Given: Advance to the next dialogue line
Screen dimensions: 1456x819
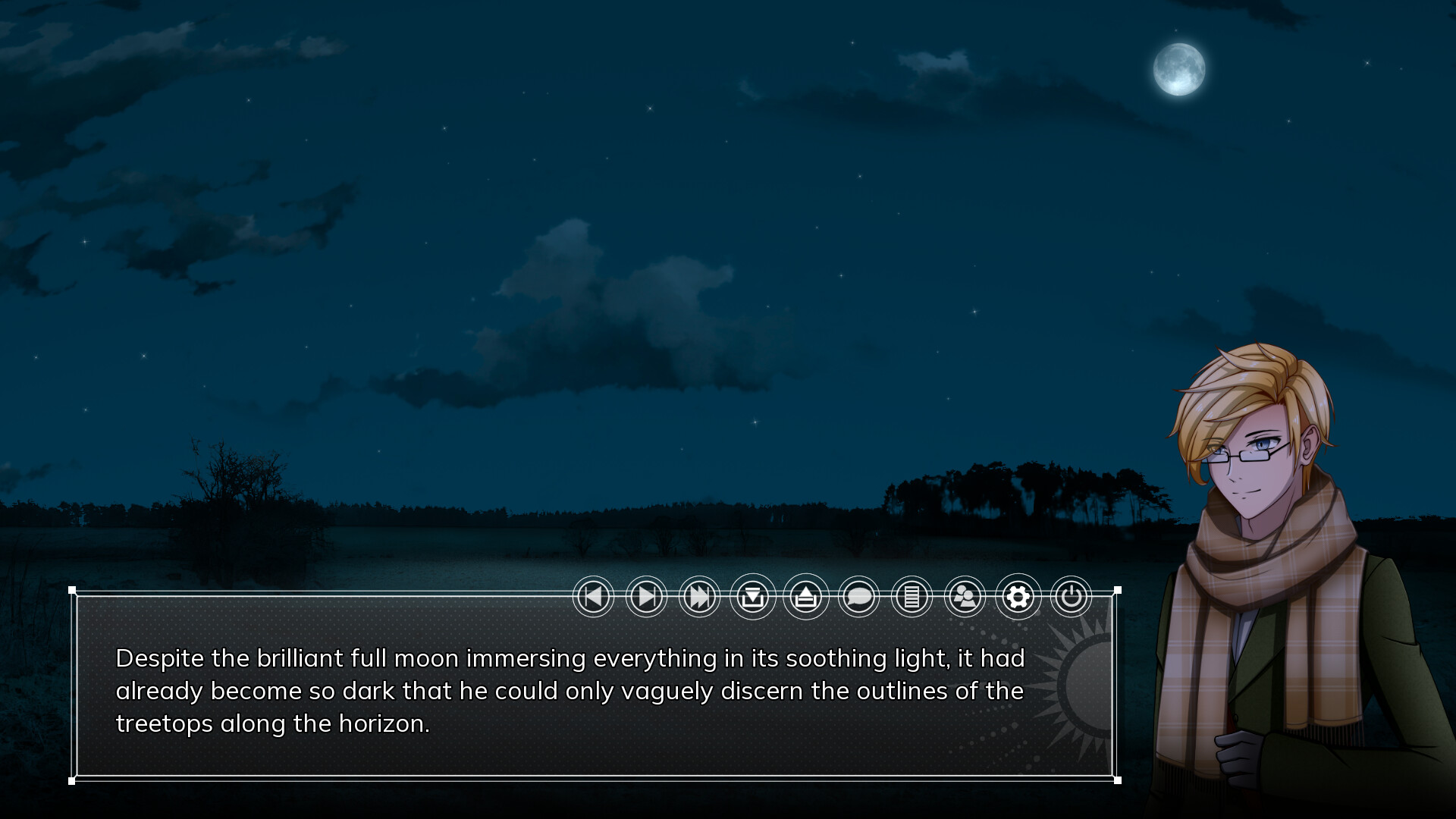Looking at the screenshot, I should (646, 597).
